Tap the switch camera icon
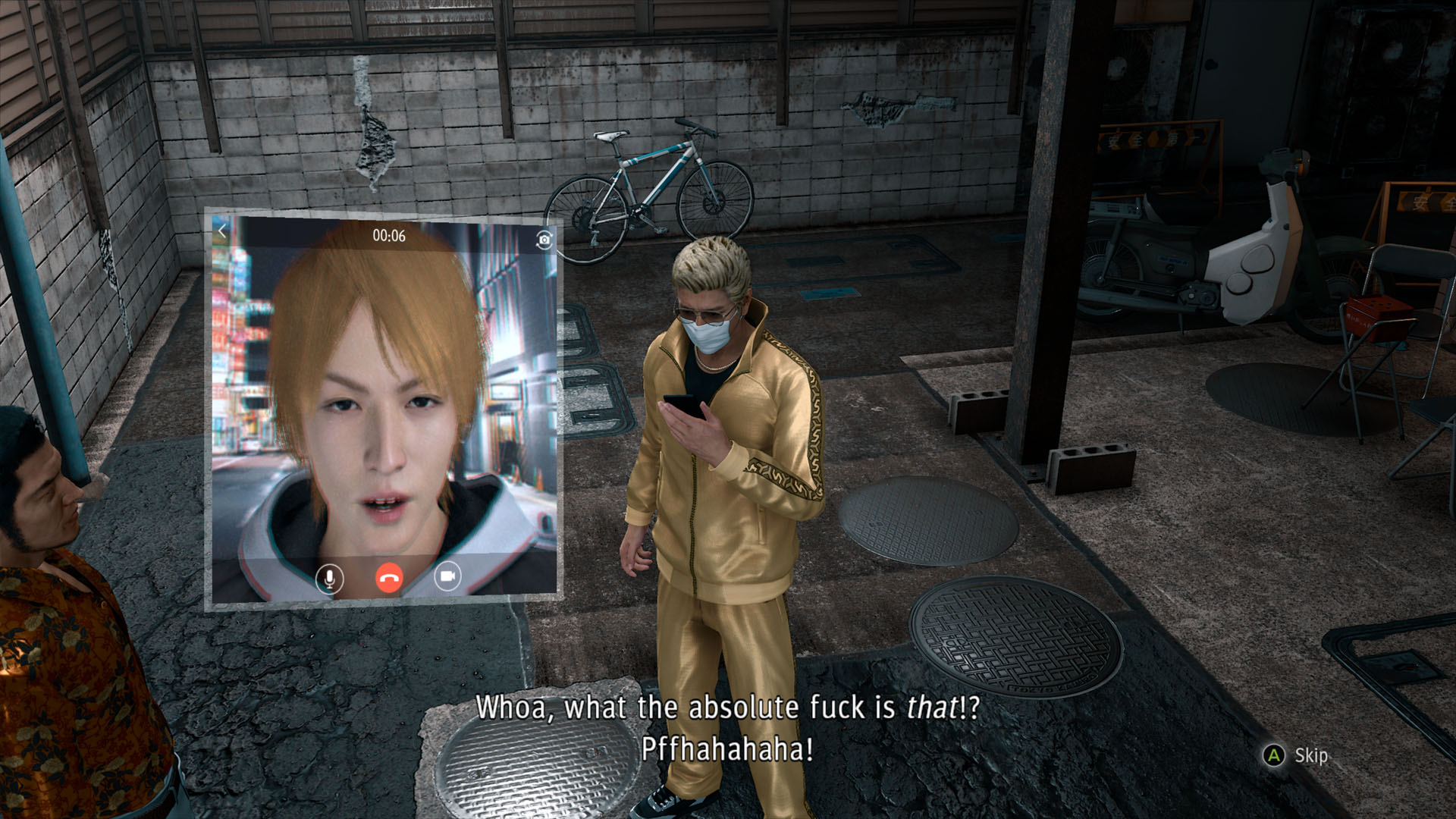The width and height of the screenshot is (1456, 819). click(544, 240)
